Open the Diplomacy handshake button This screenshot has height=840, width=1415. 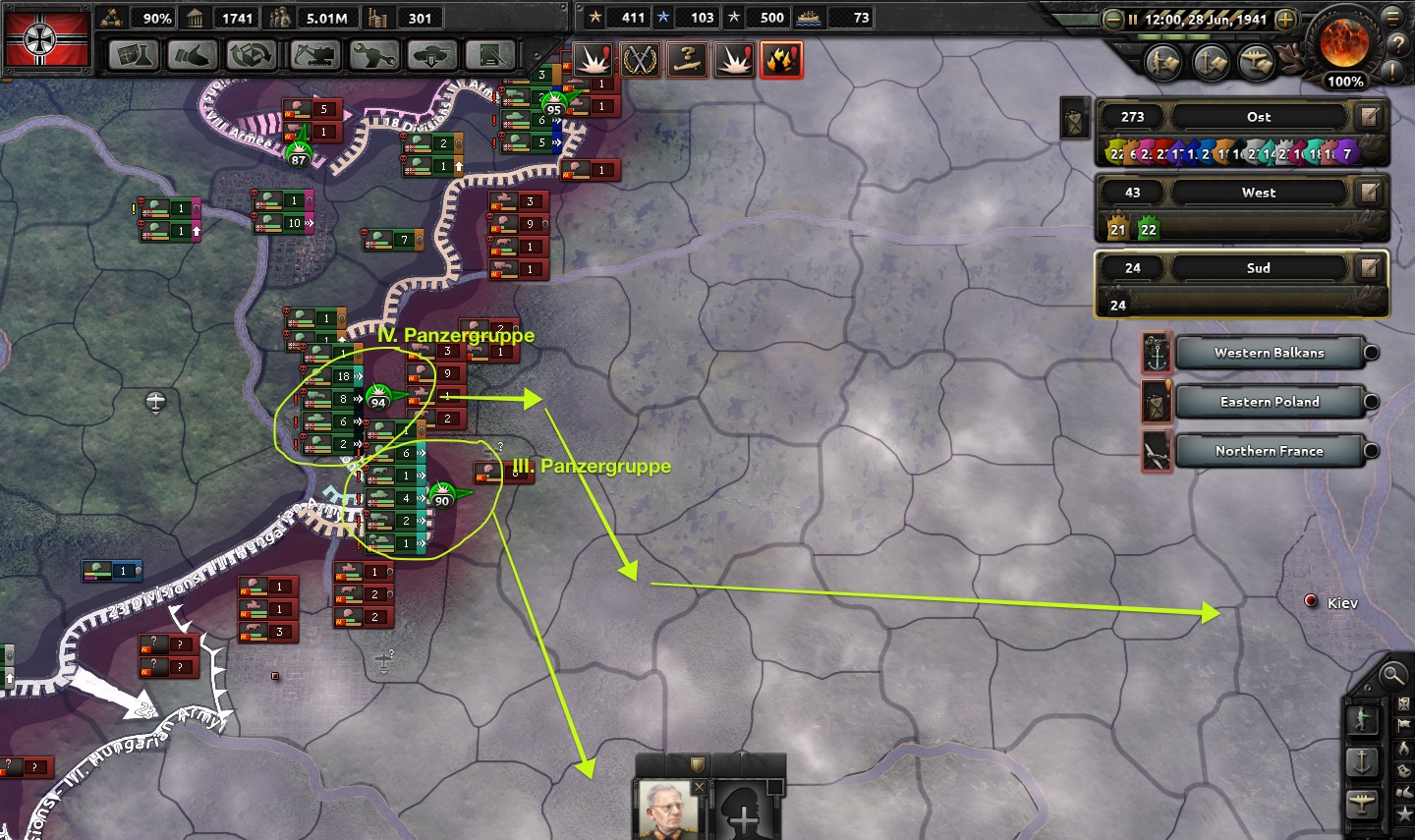coord(193,55)
